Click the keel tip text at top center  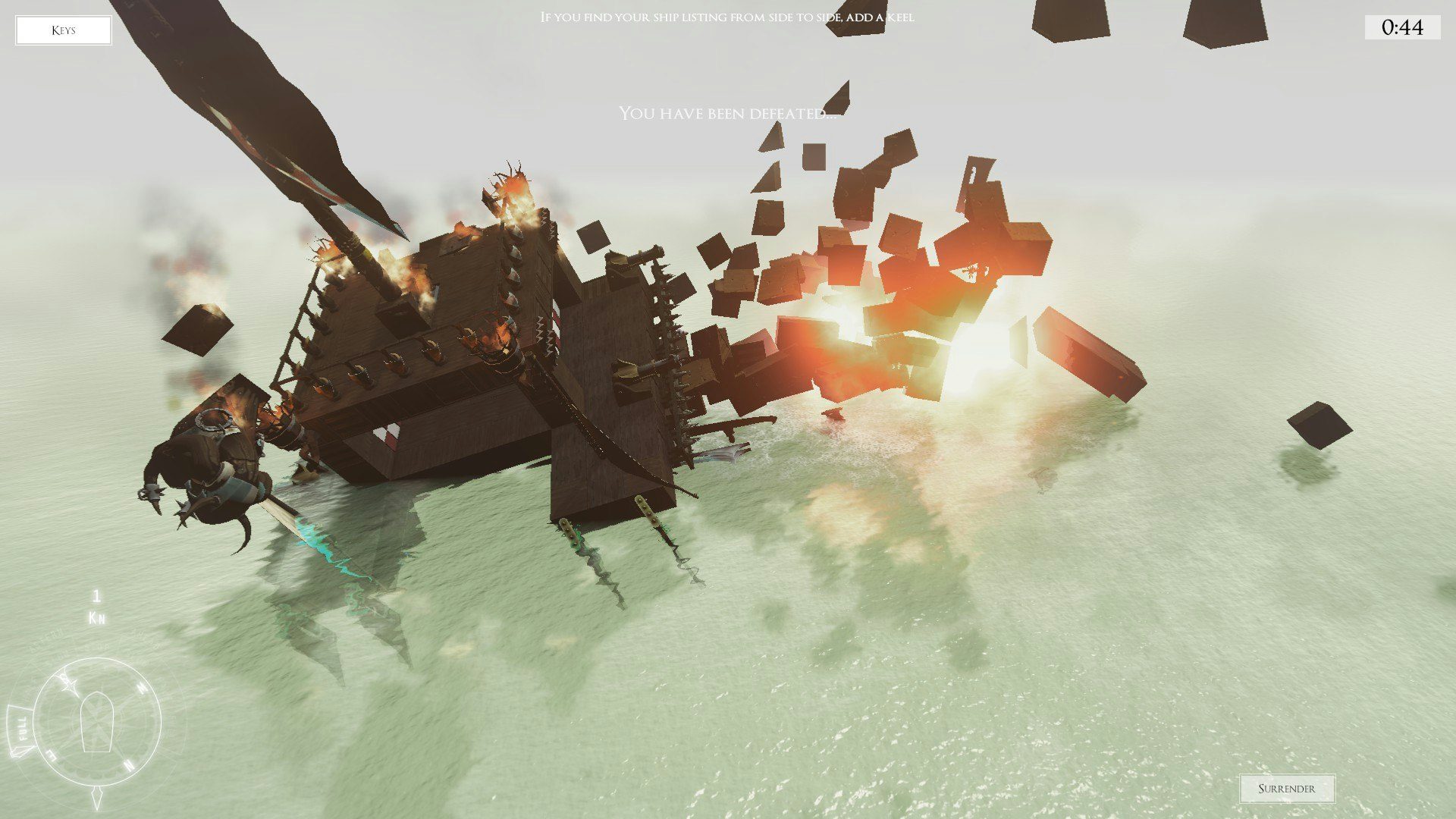pos(727,17)
